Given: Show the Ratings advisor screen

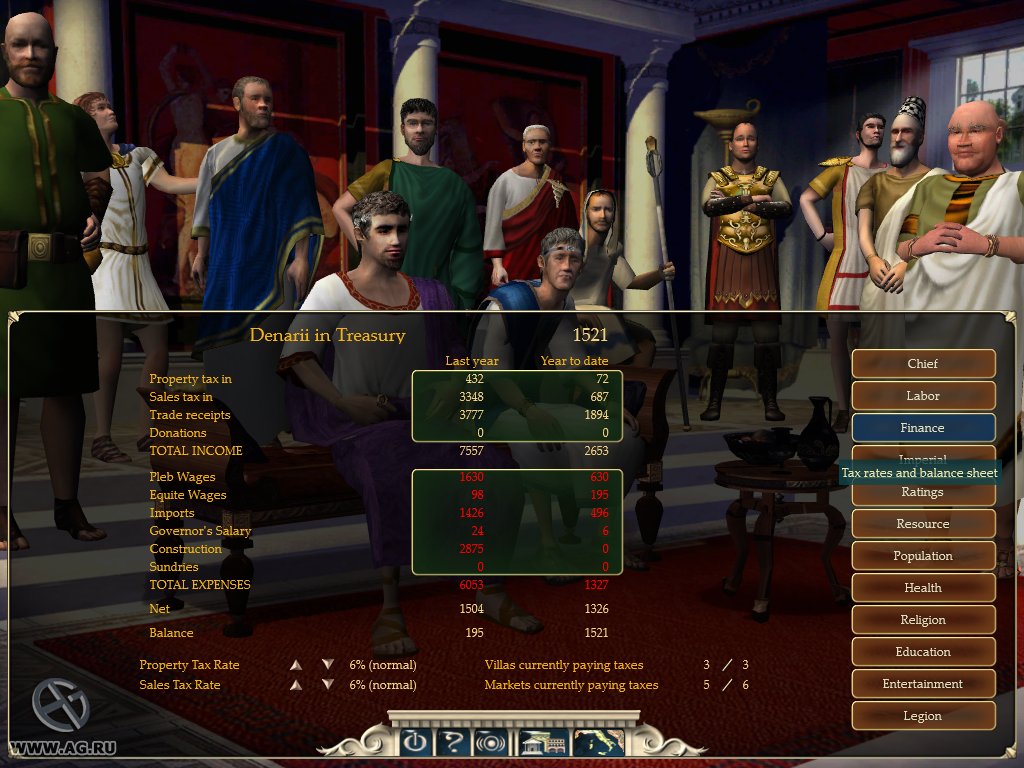Looking at the screenshot, I should tap(923, 492).
